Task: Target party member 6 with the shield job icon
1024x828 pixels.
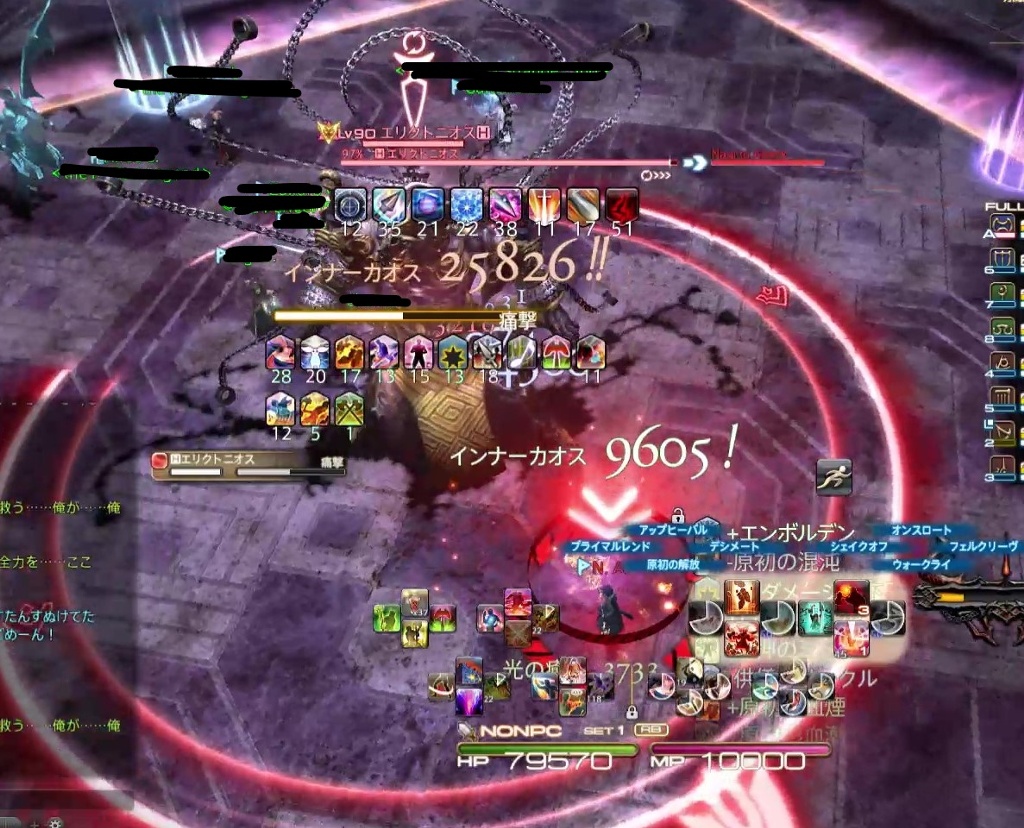Action: [x=1003, y=264]
